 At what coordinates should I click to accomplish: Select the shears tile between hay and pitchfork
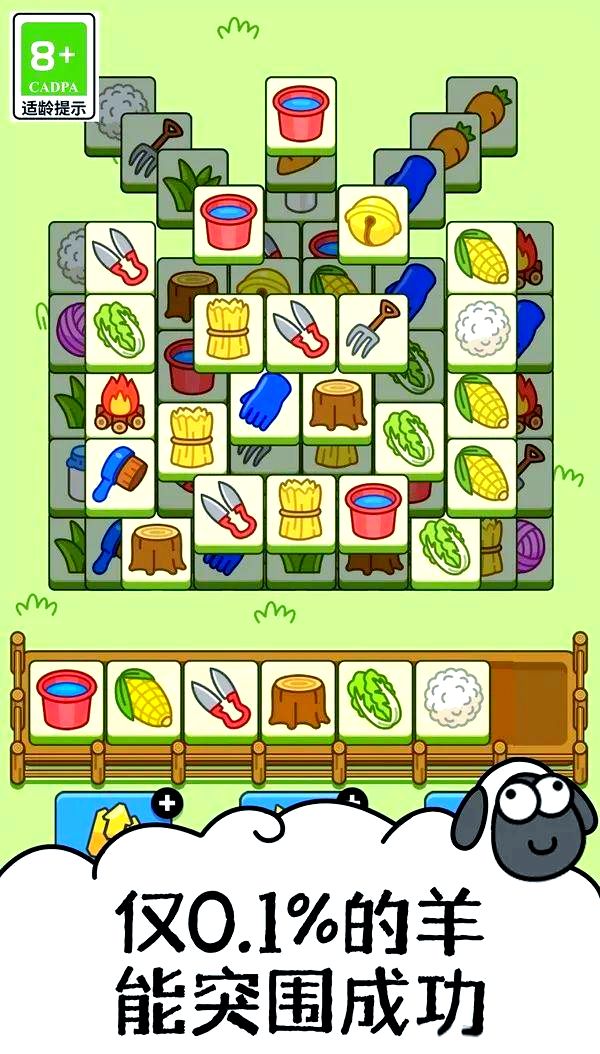[301, 330]
